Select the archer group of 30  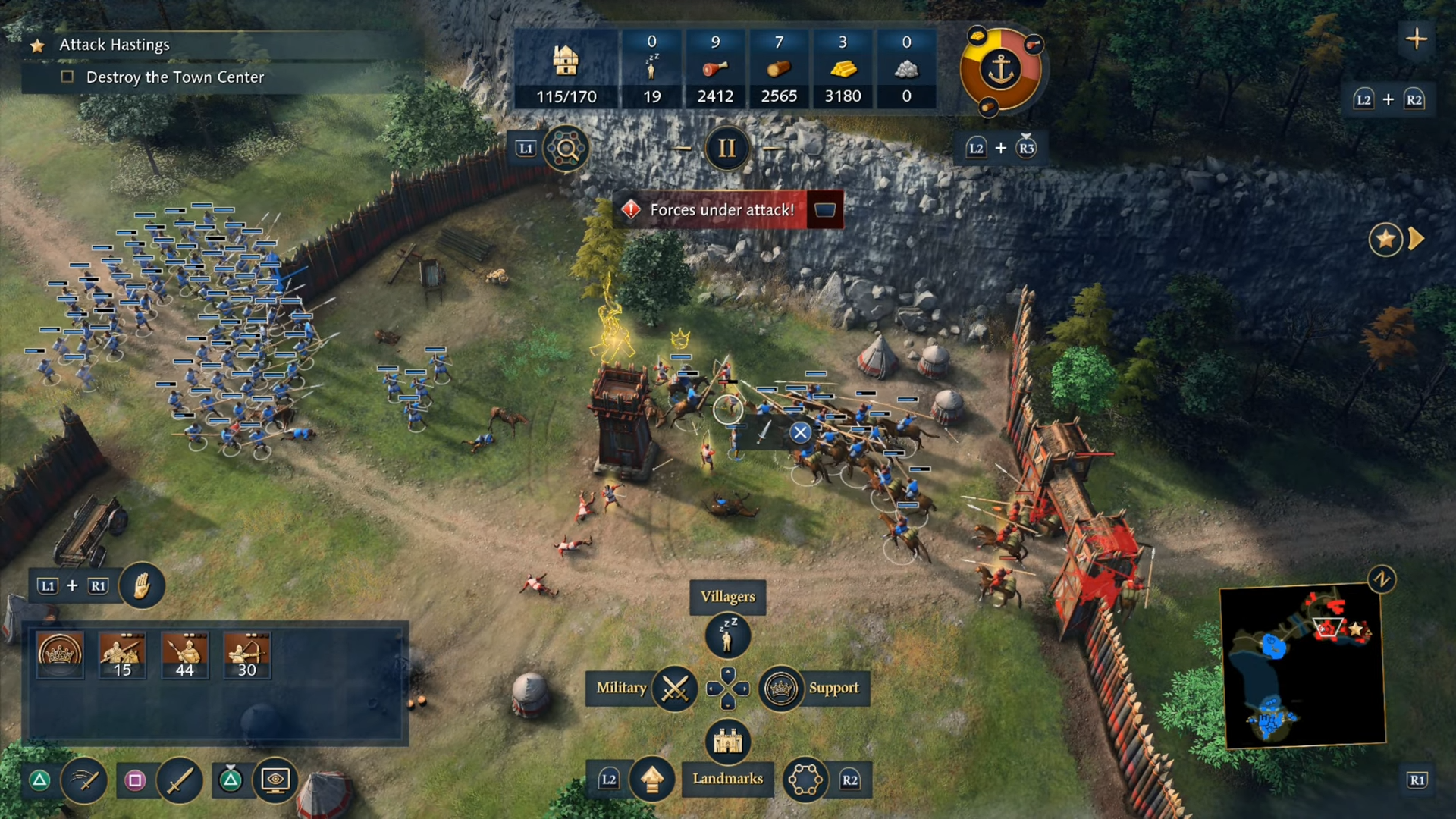click(x=247, y=655)
